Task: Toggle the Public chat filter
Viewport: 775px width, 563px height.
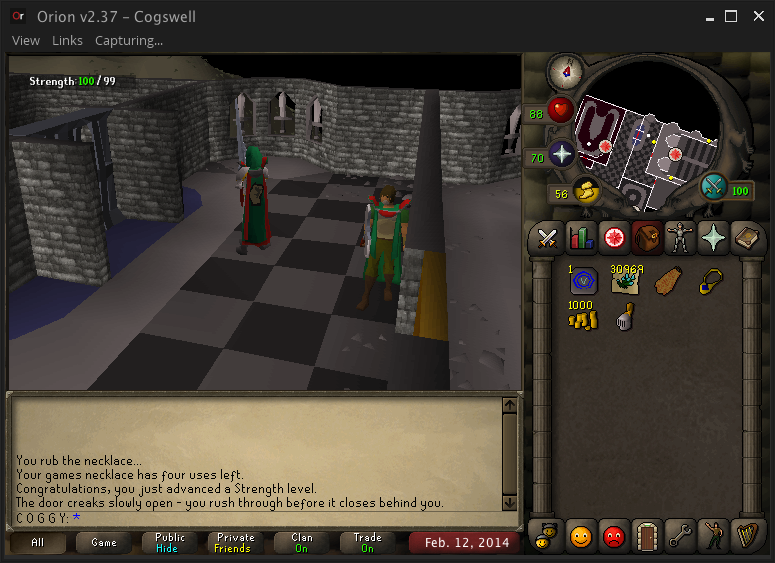Action: pos(170,543)
